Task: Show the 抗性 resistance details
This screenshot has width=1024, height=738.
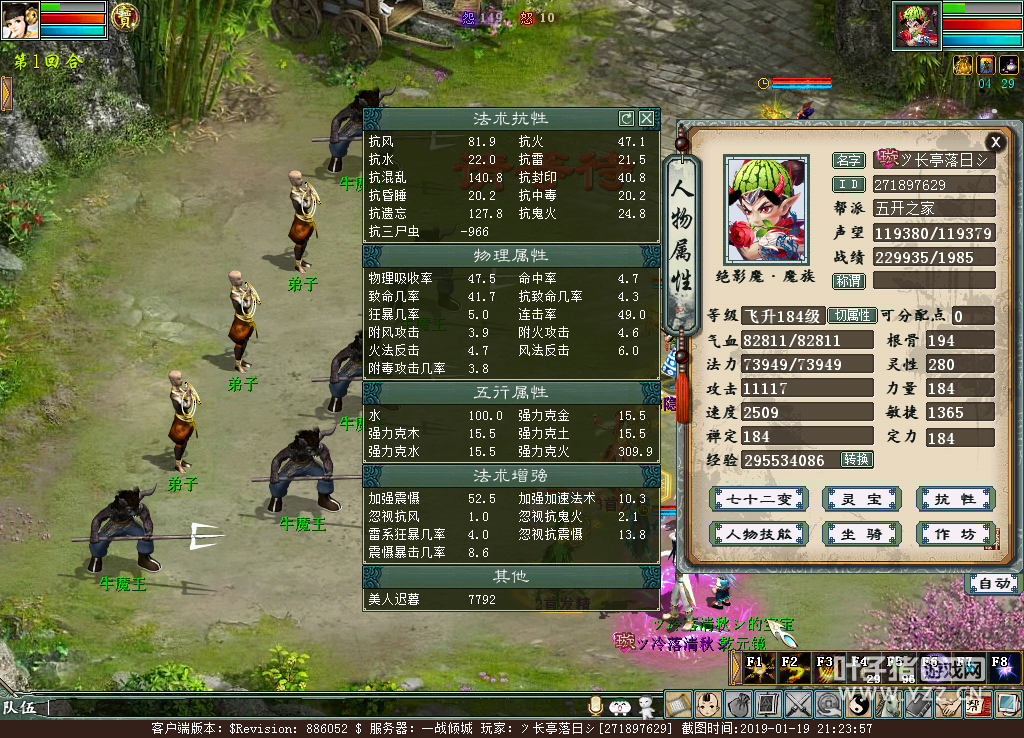Action: (x=954, y=499)
